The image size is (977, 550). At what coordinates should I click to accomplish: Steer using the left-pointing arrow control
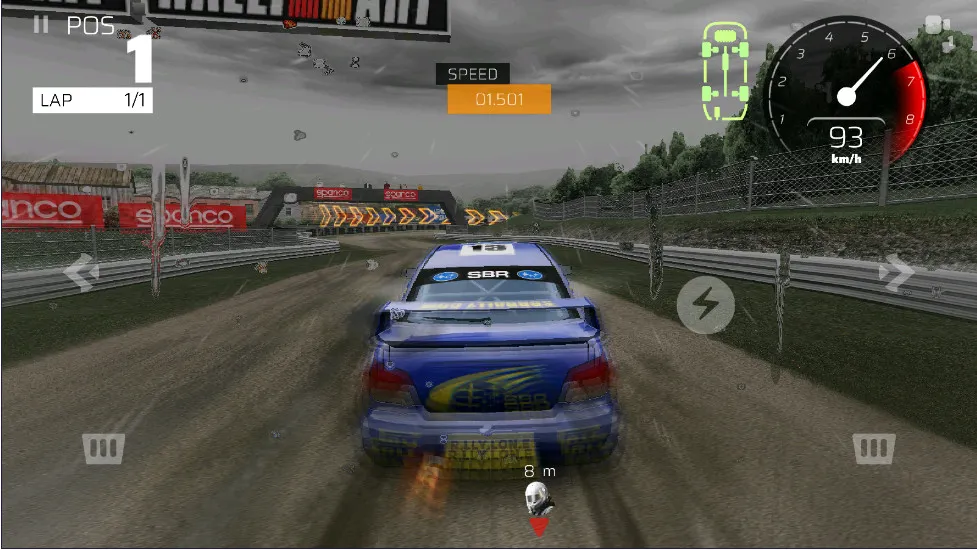coord(80,270)
